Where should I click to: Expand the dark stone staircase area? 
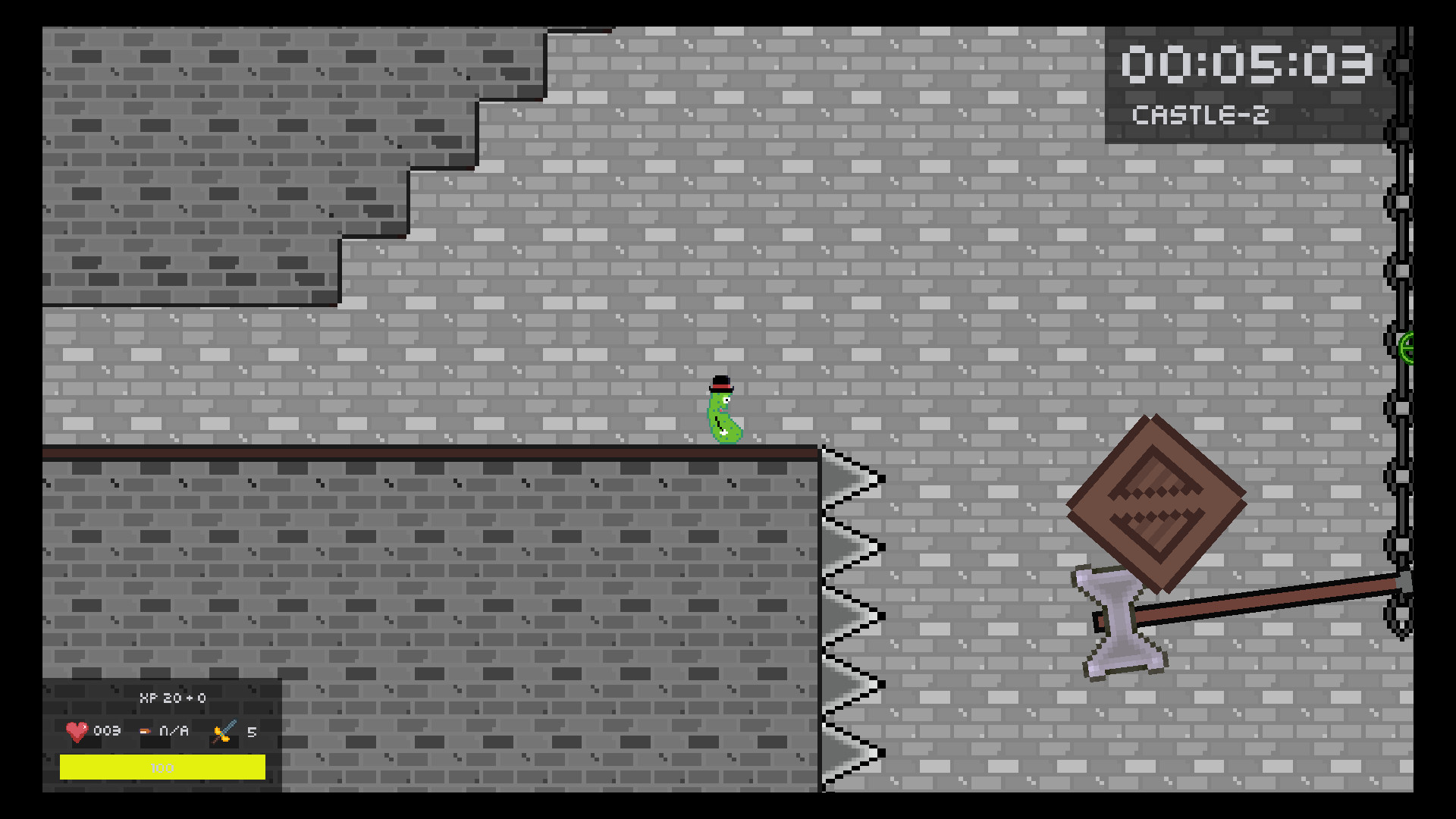(227, 152)
